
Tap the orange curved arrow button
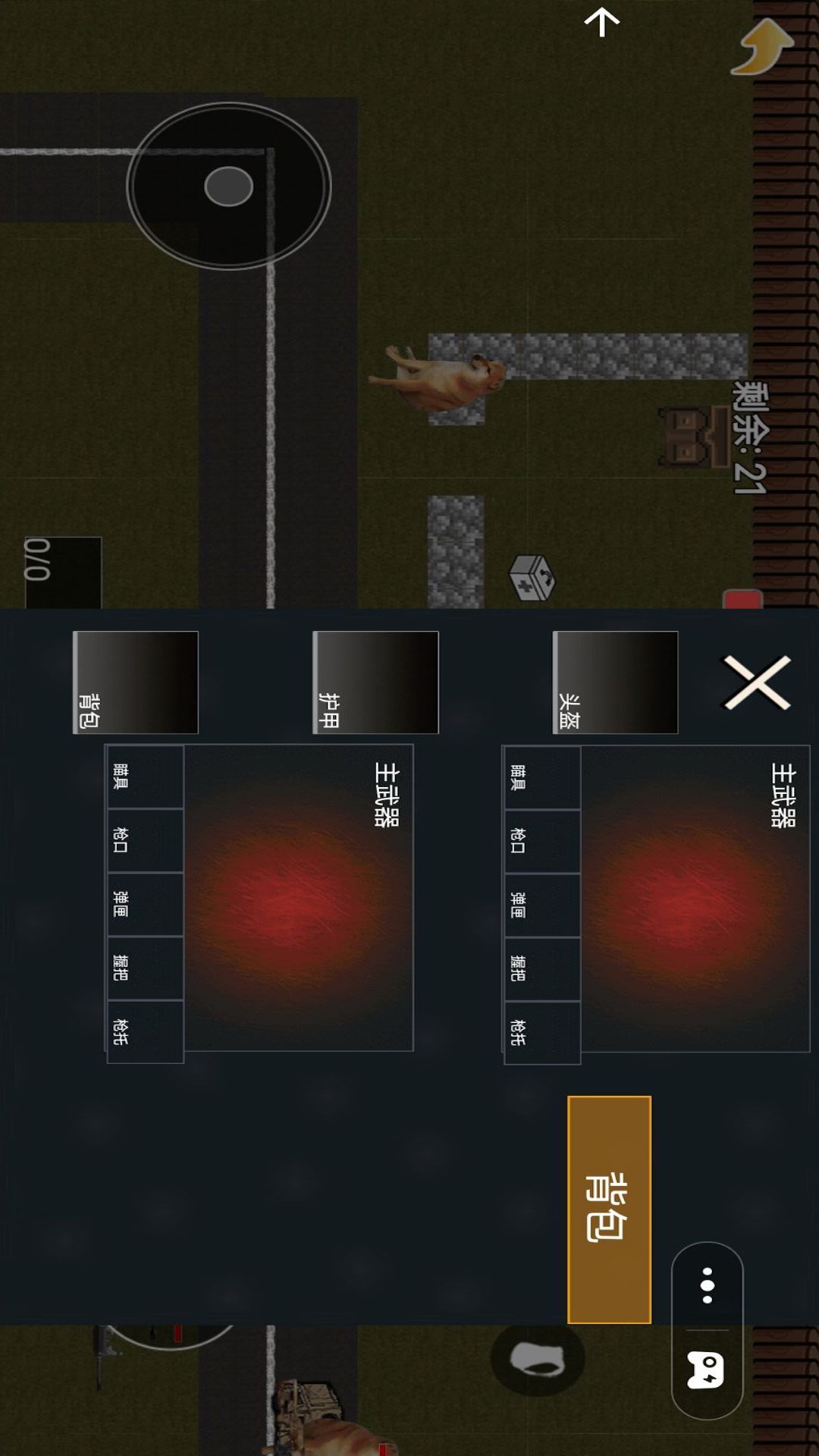coord(762,47)
